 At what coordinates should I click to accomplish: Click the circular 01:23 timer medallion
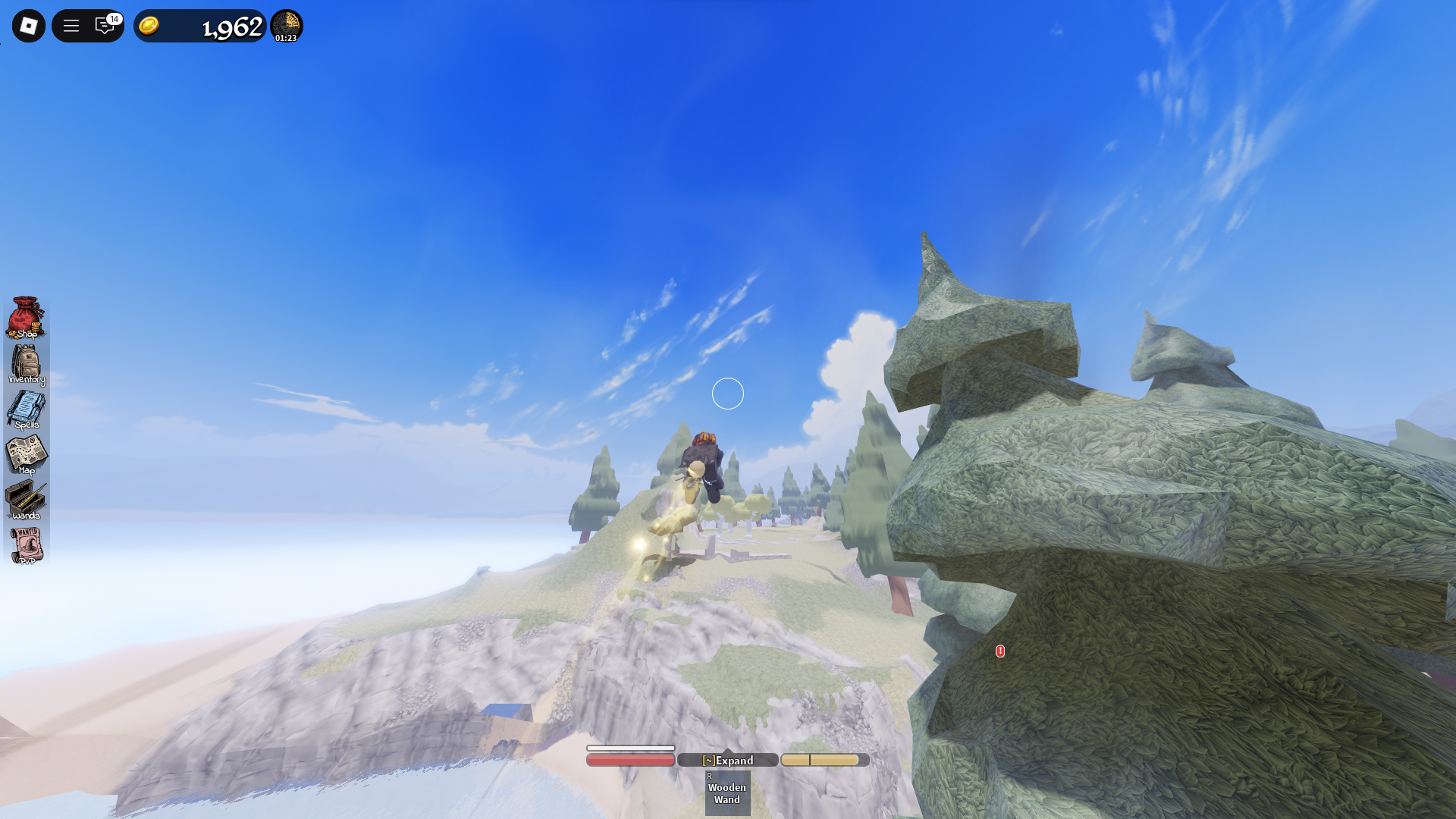coord(287,25)
